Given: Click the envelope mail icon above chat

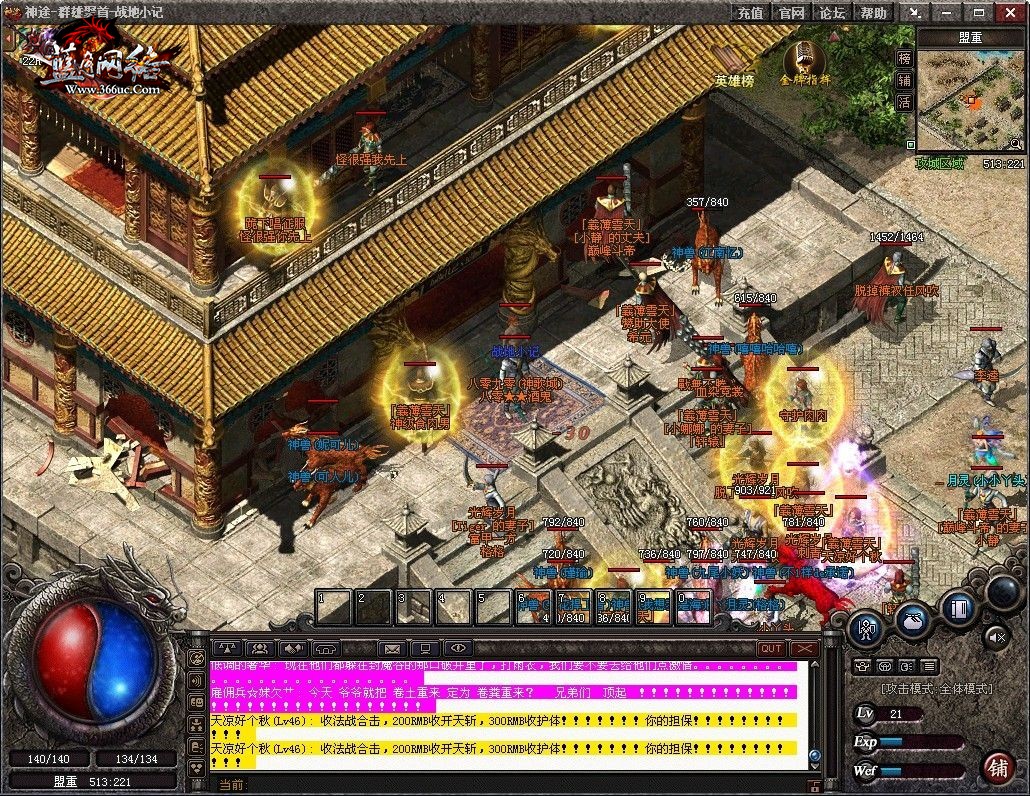Looking at the screenshot, I should pos(390,648).
